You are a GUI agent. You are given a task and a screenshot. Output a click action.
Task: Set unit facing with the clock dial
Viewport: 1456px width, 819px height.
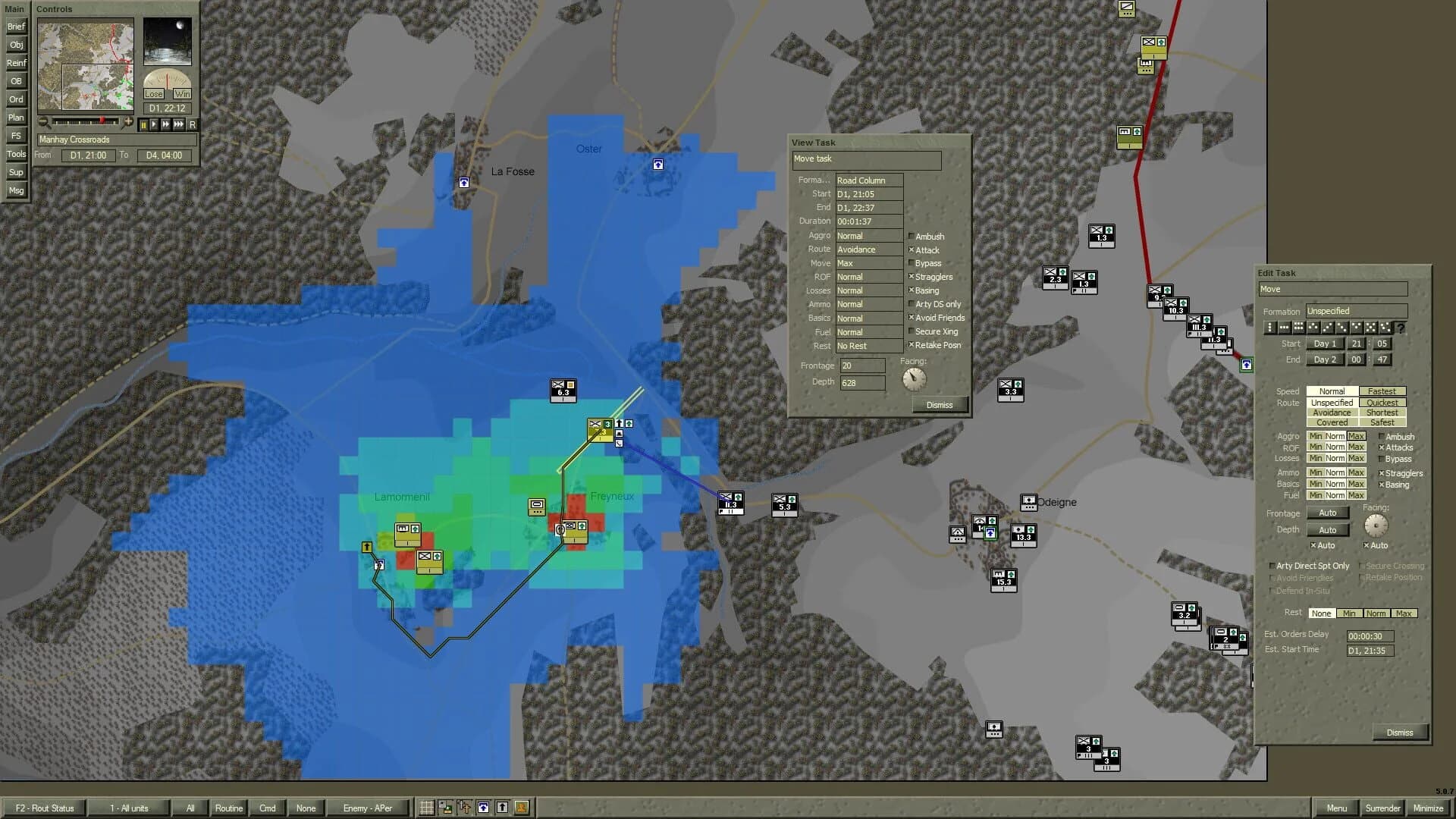(1377, 526)
